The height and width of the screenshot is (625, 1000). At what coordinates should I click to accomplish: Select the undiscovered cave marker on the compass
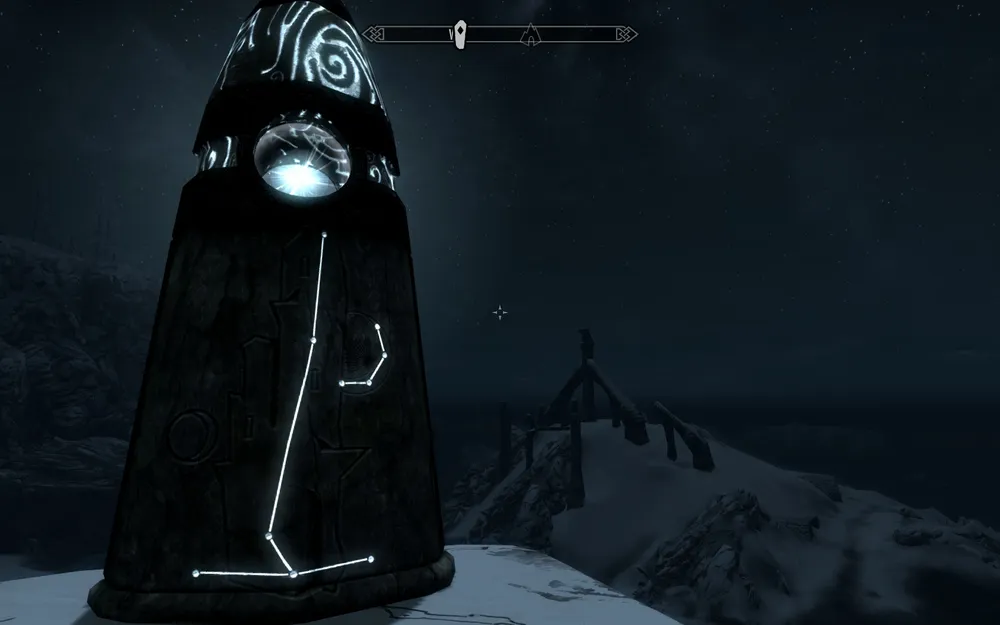(530, 35)
